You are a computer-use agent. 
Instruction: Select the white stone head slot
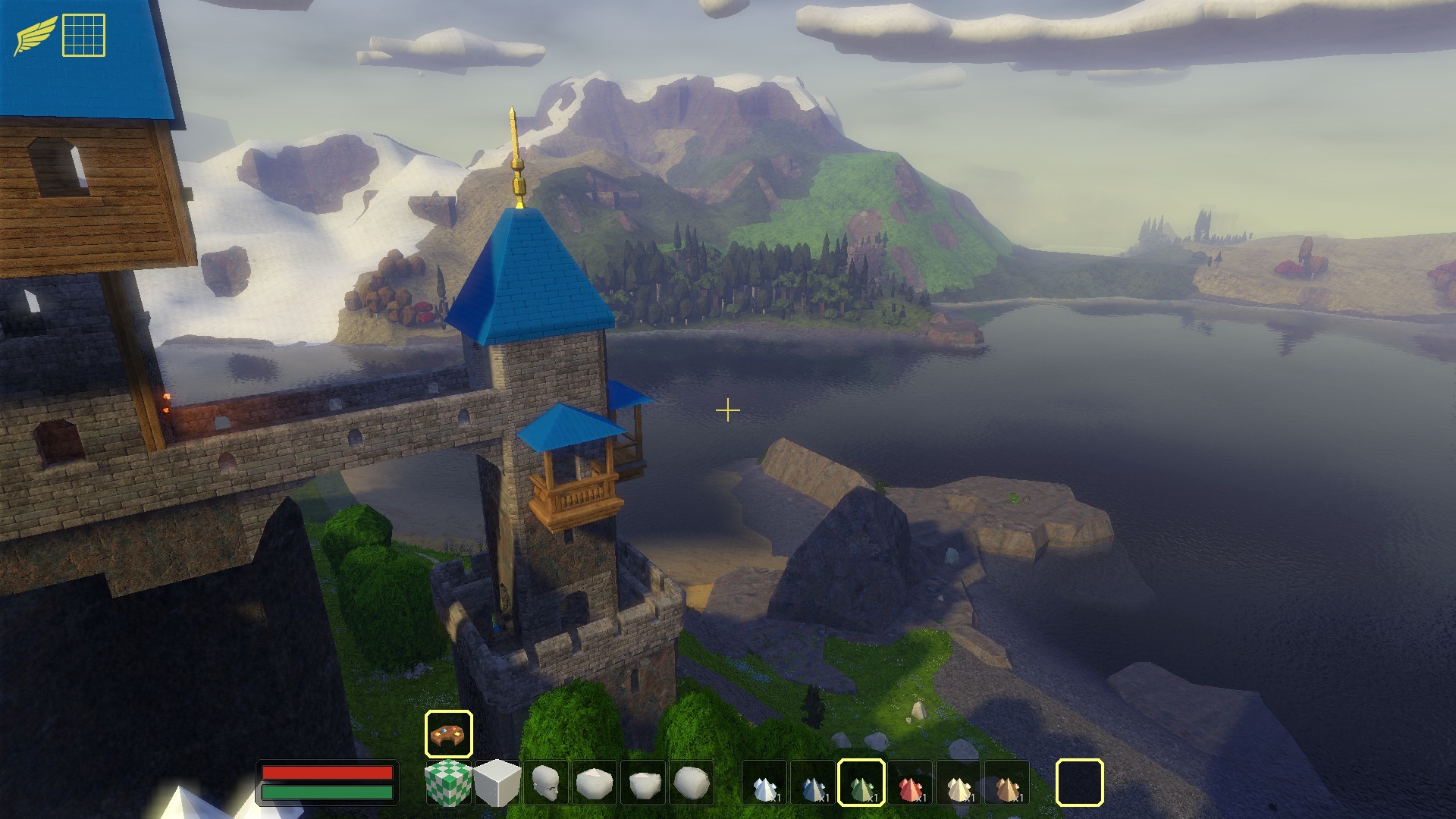pos(546,783)
